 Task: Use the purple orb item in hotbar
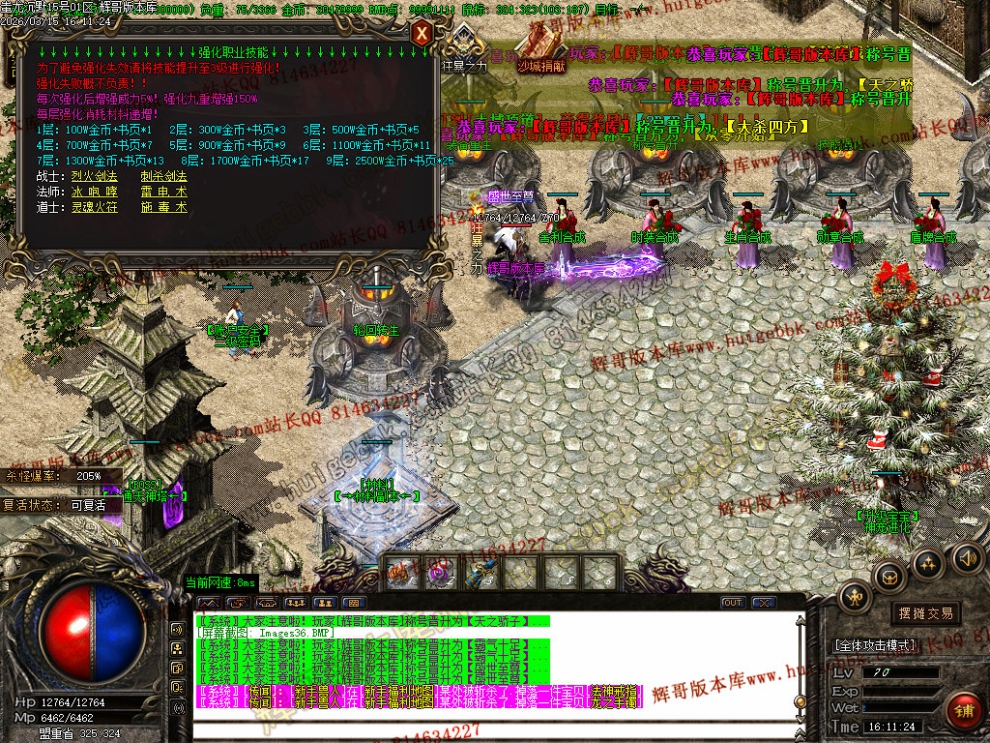438,573
